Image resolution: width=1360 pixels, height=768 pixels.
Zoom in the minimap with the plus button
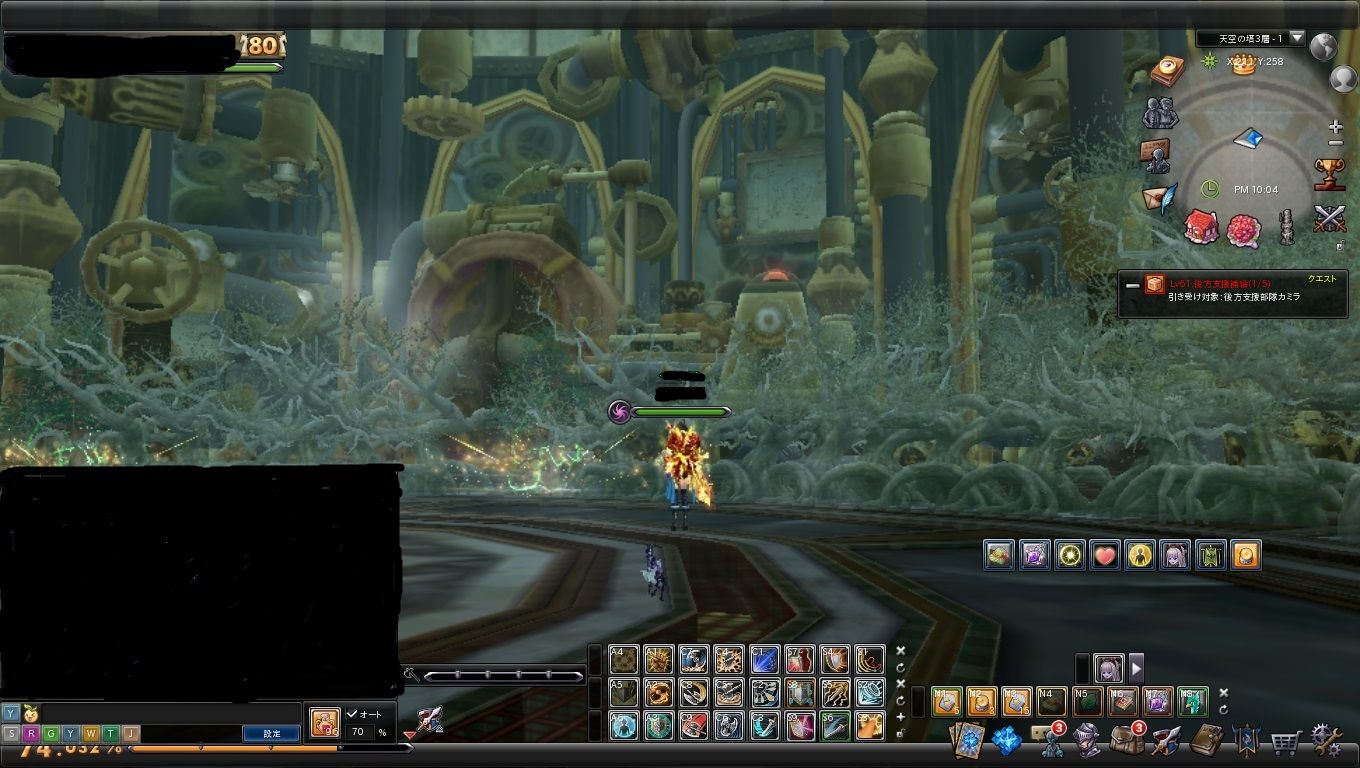coord(1336,127)
